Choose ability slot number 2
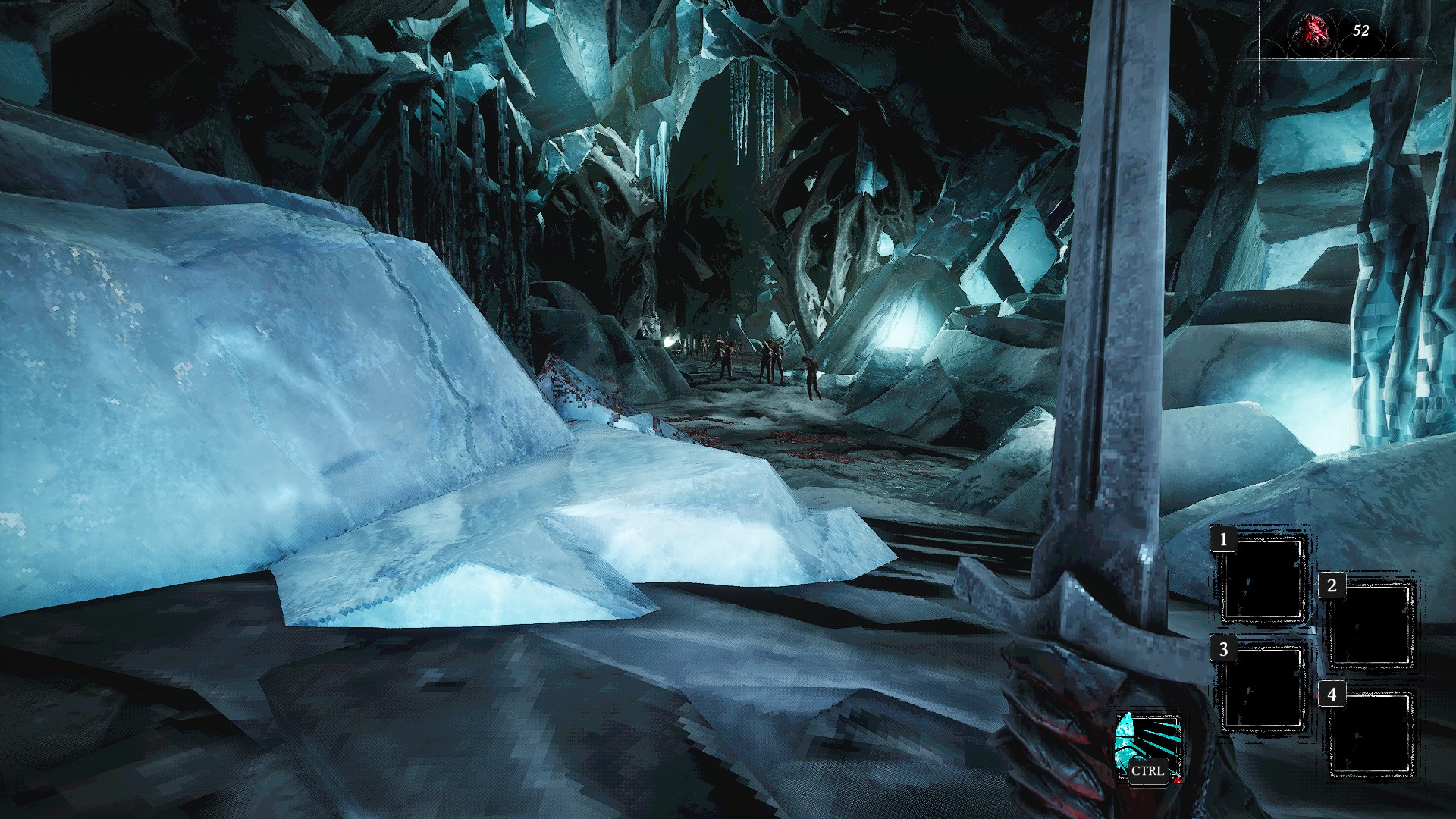The image size is (1456, 819). pyautogui.click(x=1371, y=626)
